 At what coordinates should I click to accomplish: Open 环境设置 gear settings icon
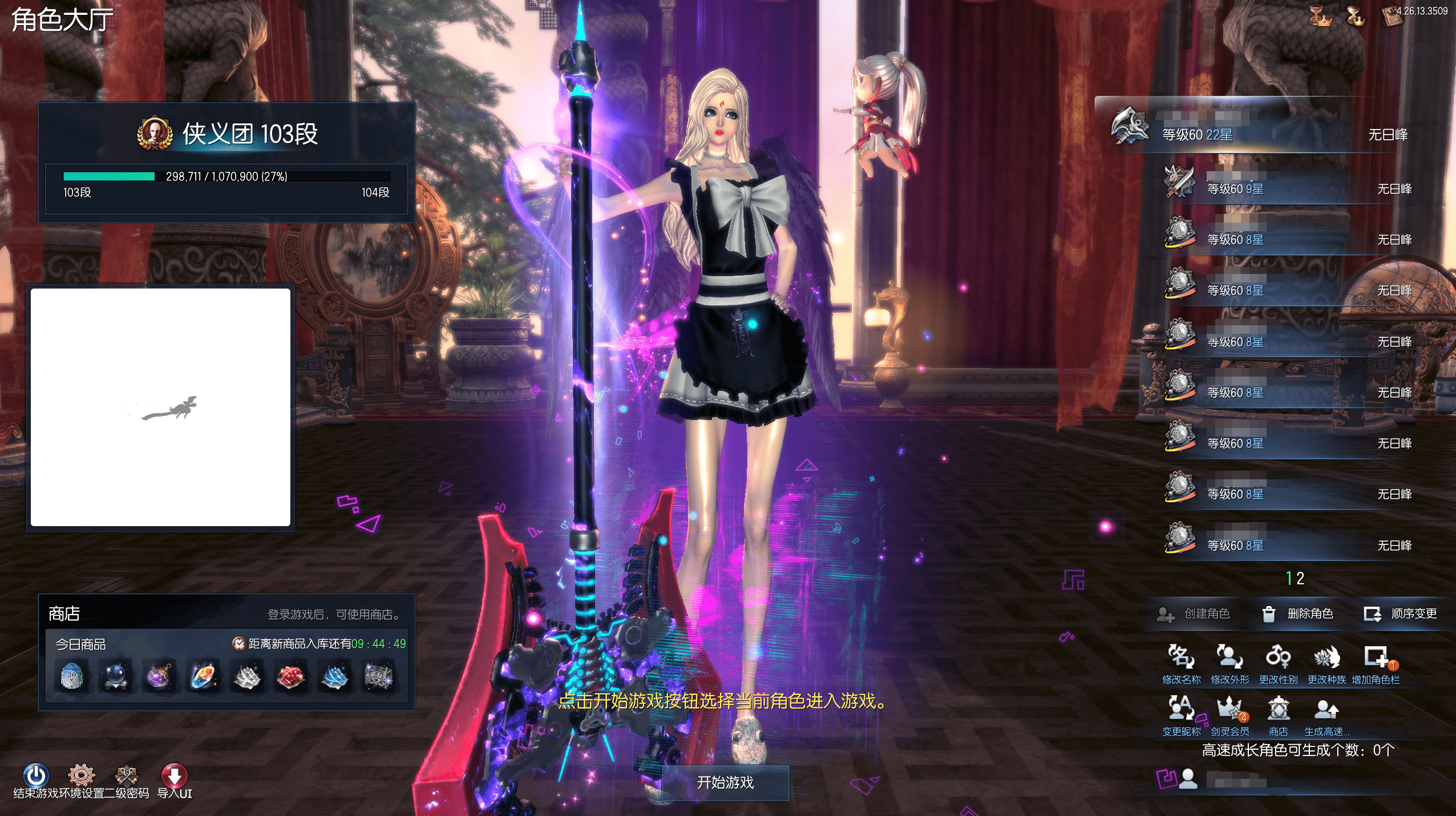(81, 776)
